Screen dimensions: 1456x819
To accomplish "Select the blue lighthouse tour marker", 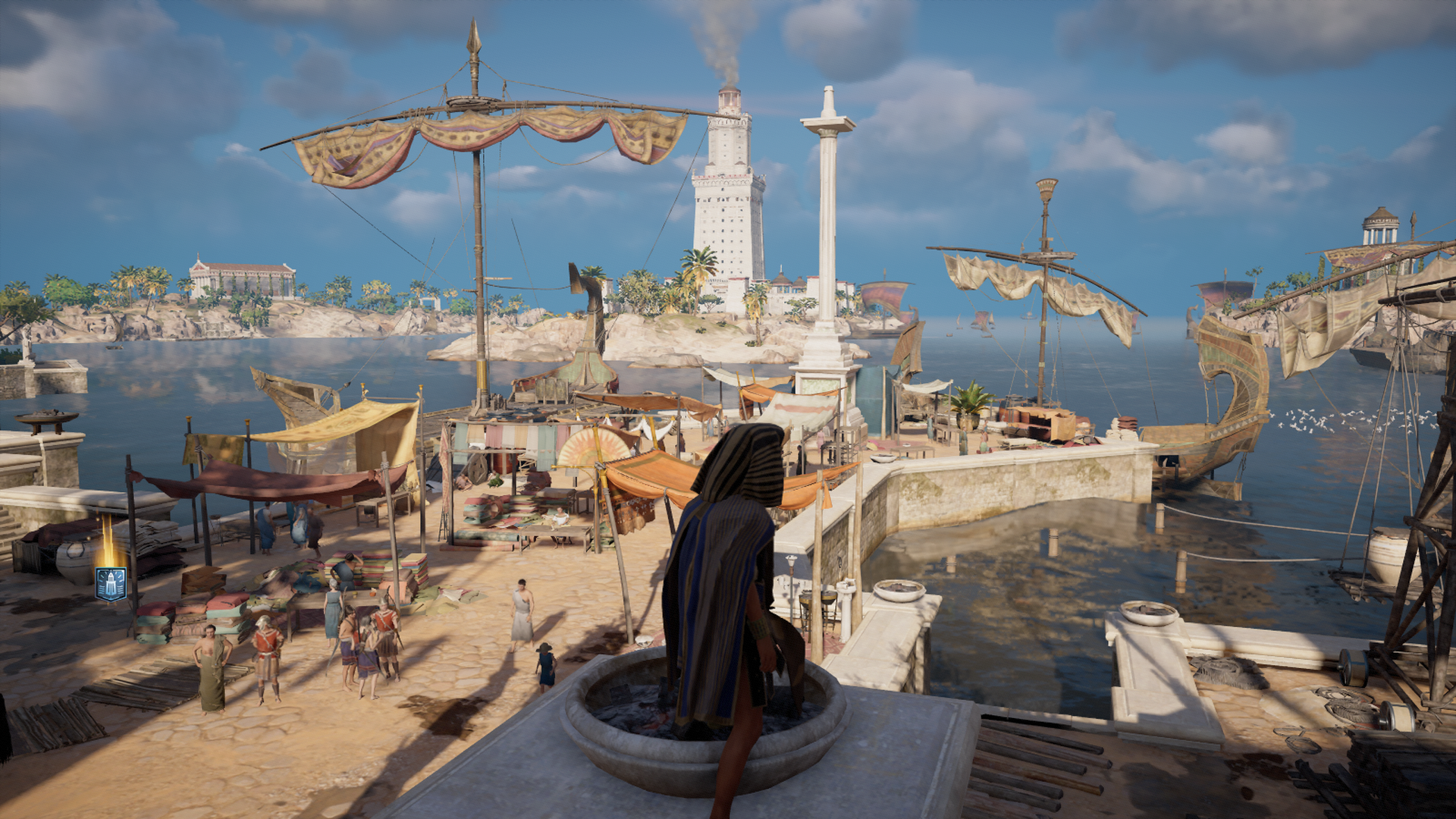I will click(x=111, y=584).
